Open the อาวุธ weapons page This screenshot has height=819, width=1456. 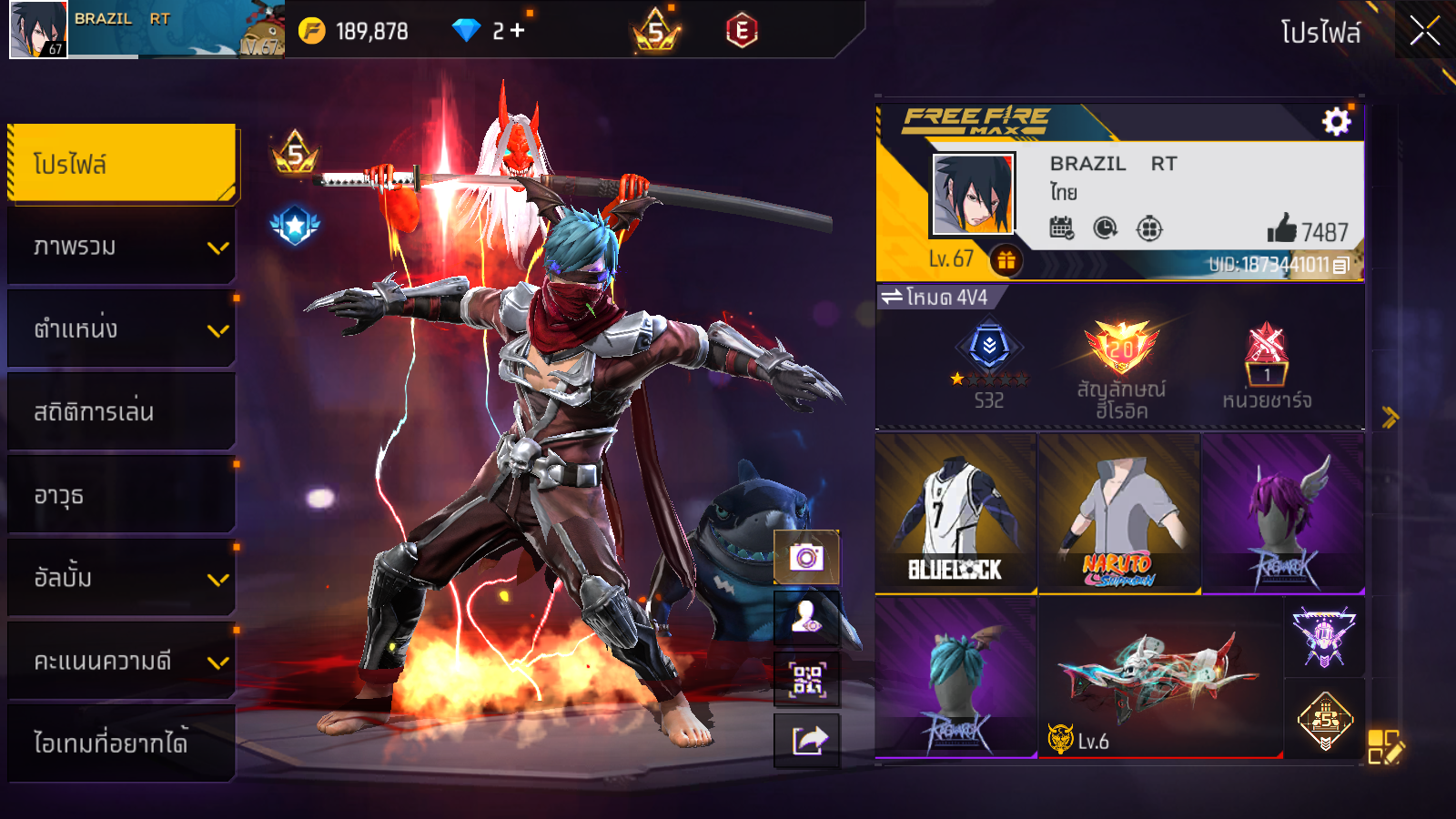(x=121, y=495)
